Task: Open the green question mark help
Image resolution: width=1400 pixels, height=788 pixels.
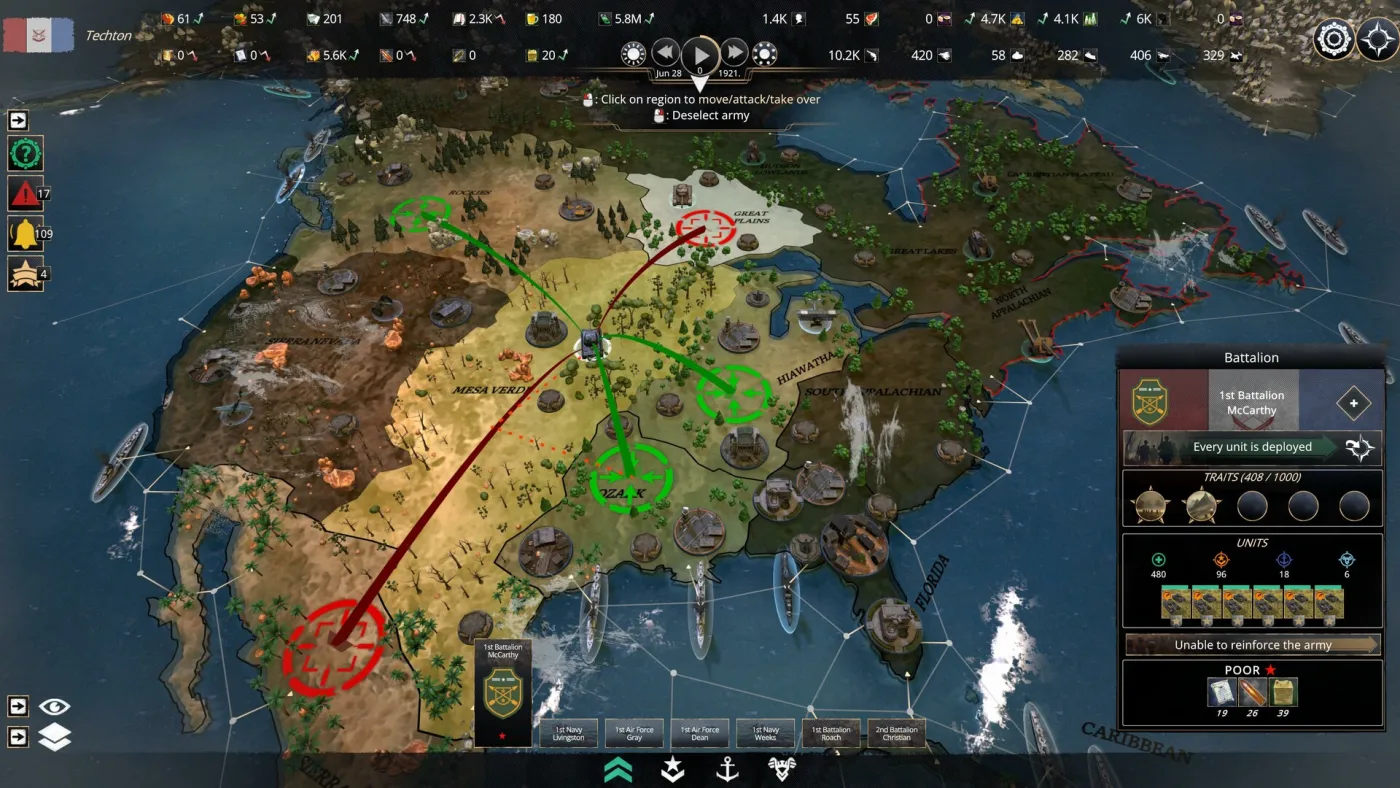Action: tap(25, 154)
